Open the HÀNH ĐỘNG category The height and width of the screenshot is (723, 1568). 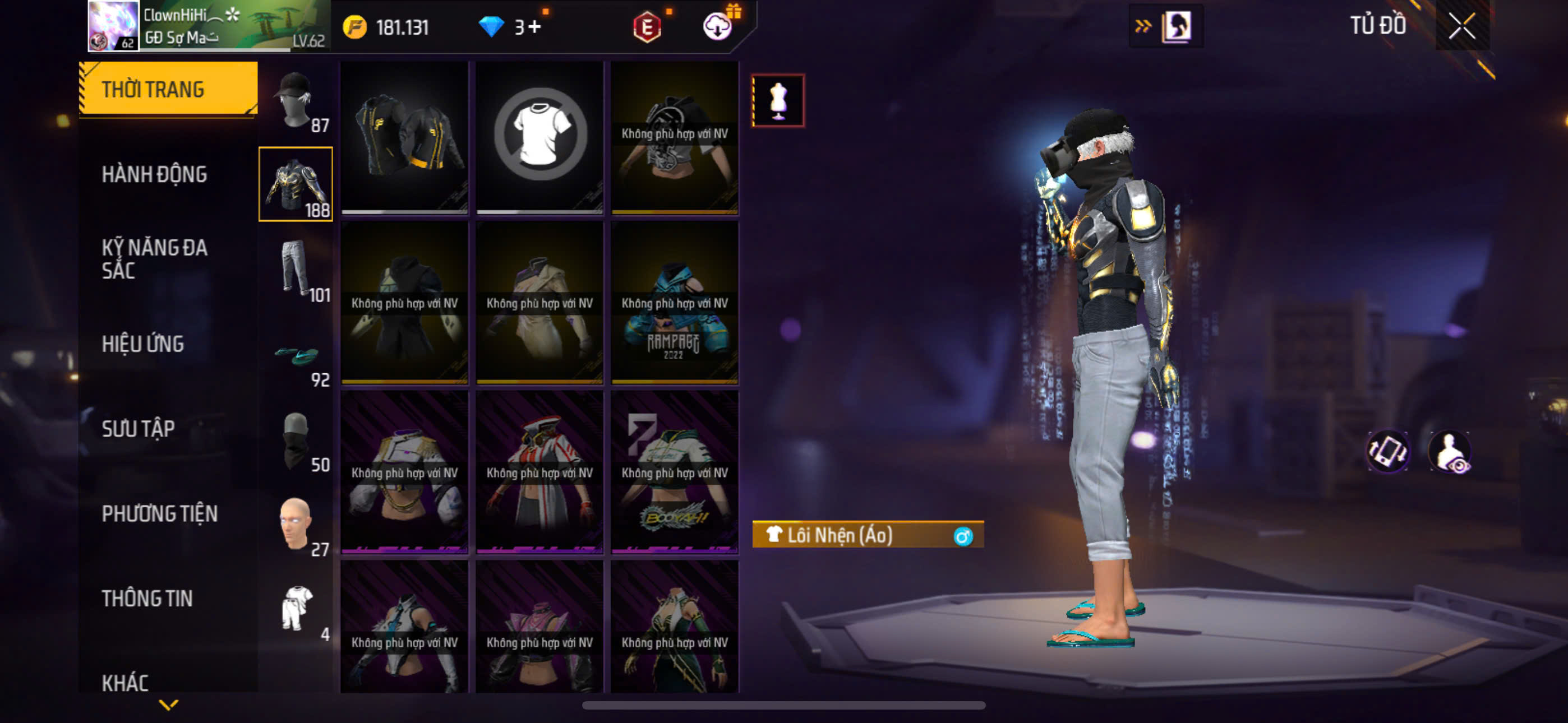point(154,174)
